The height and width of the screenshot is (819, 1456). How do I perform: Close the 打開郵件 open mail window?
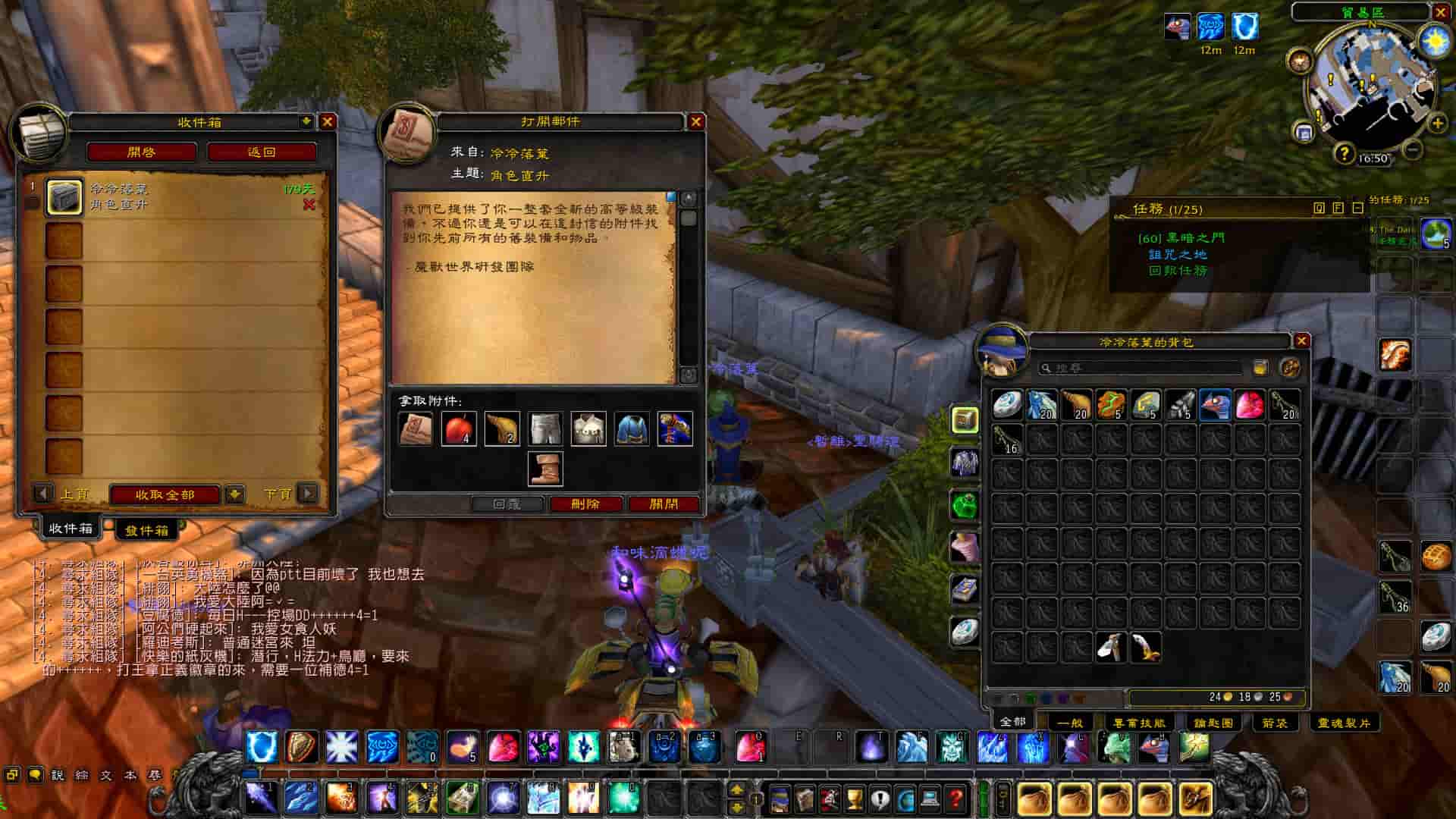point(696,121)
